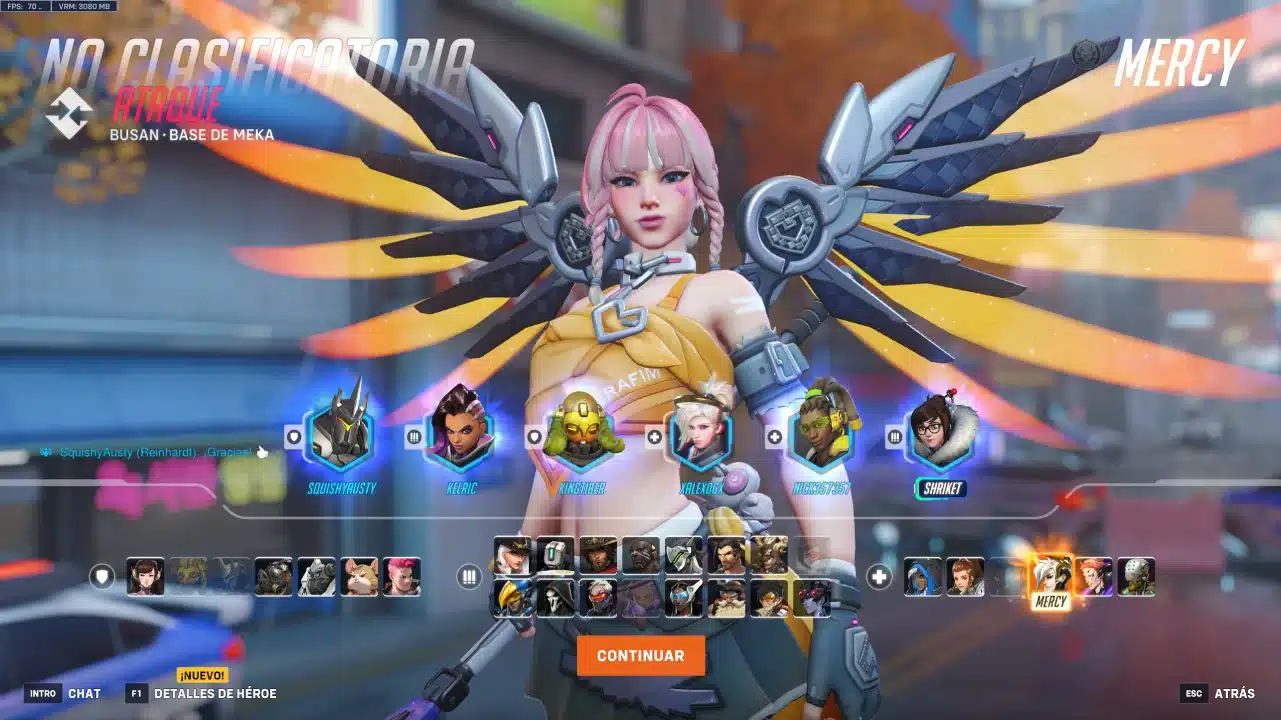Confirm selection with the Continuar button
This screenshot has height=720, width=1281.
click(640, 656)
